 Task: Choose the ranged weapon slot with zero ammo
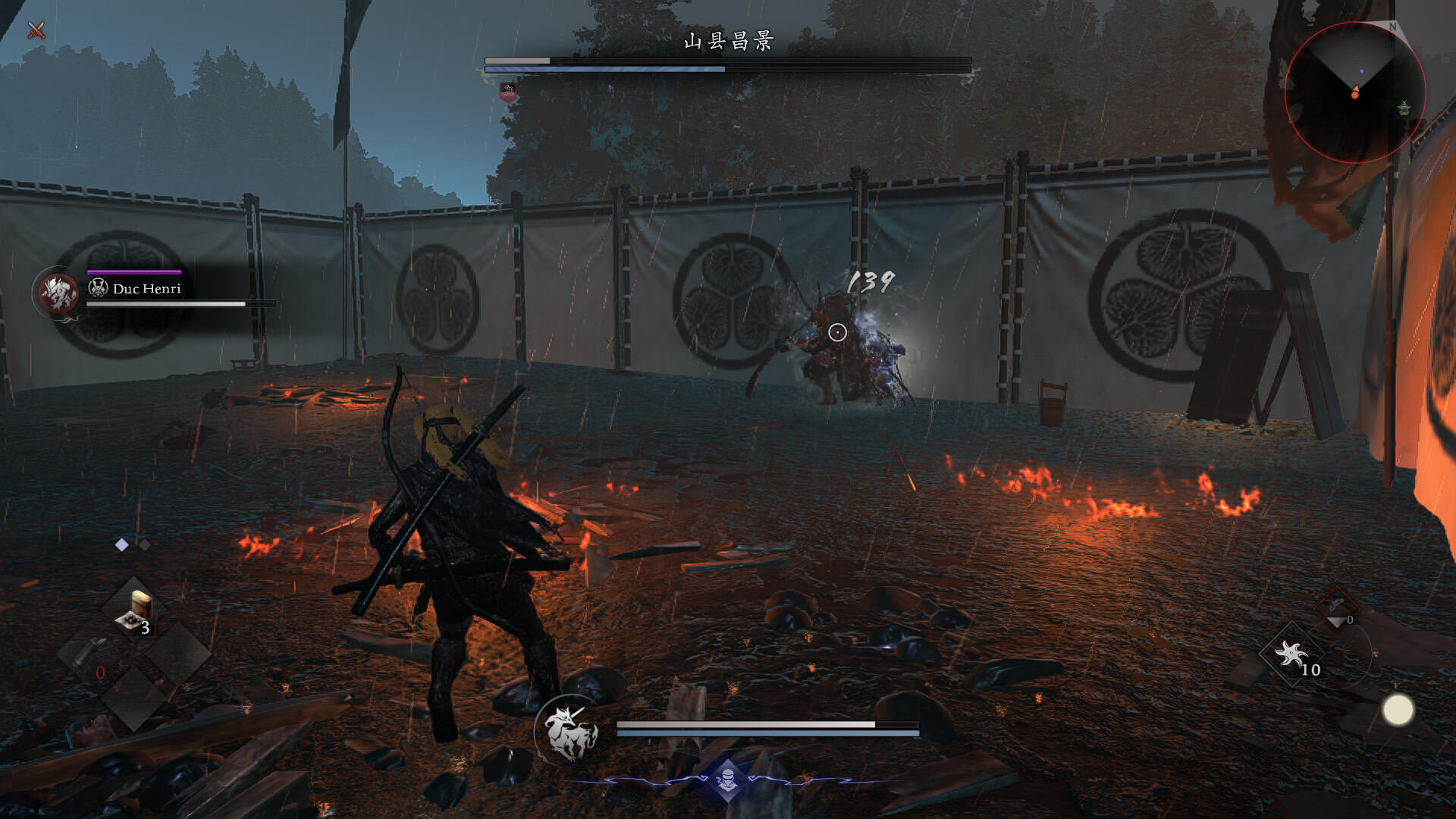pos(1336,607)
